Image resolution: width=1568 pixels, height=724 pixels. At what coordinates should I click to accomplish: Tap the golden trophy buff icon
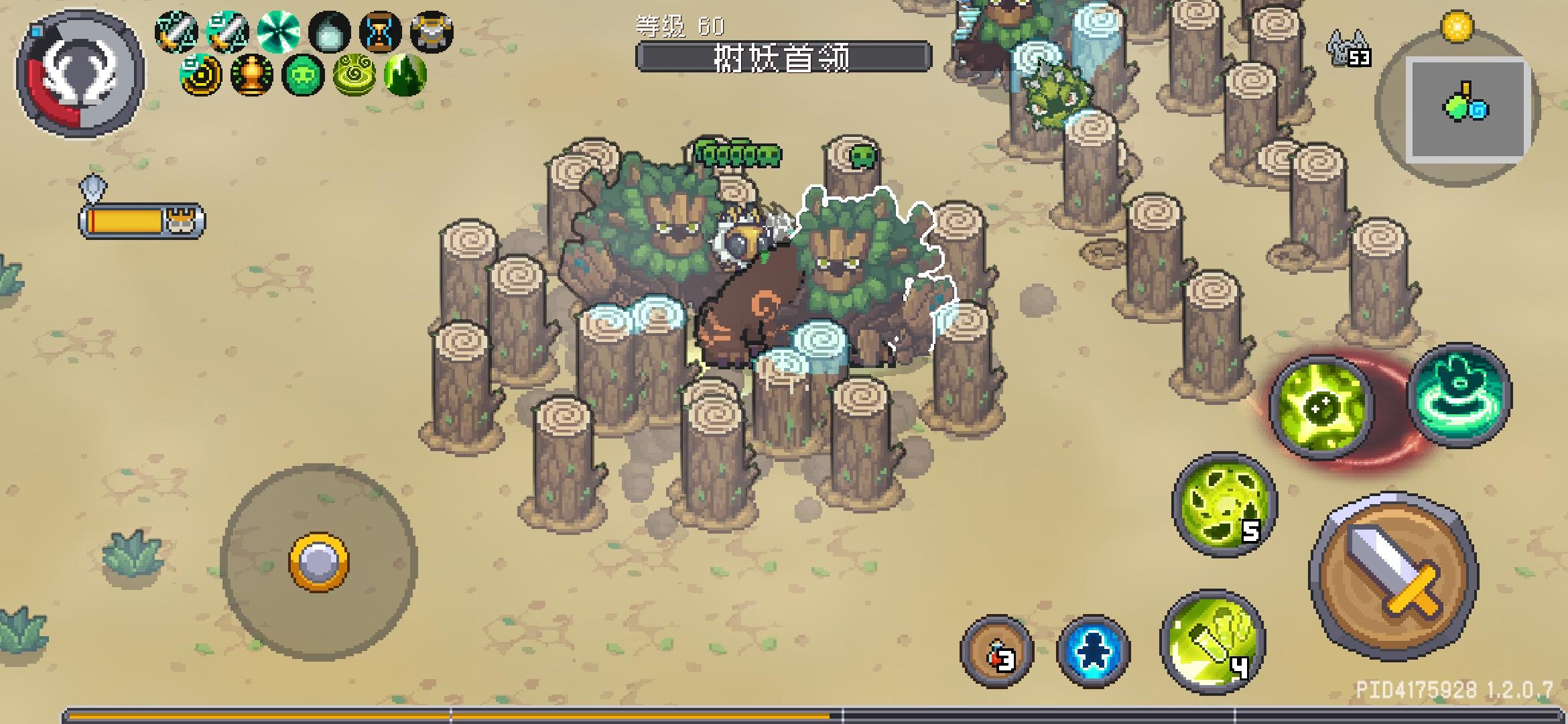point(251,76)
